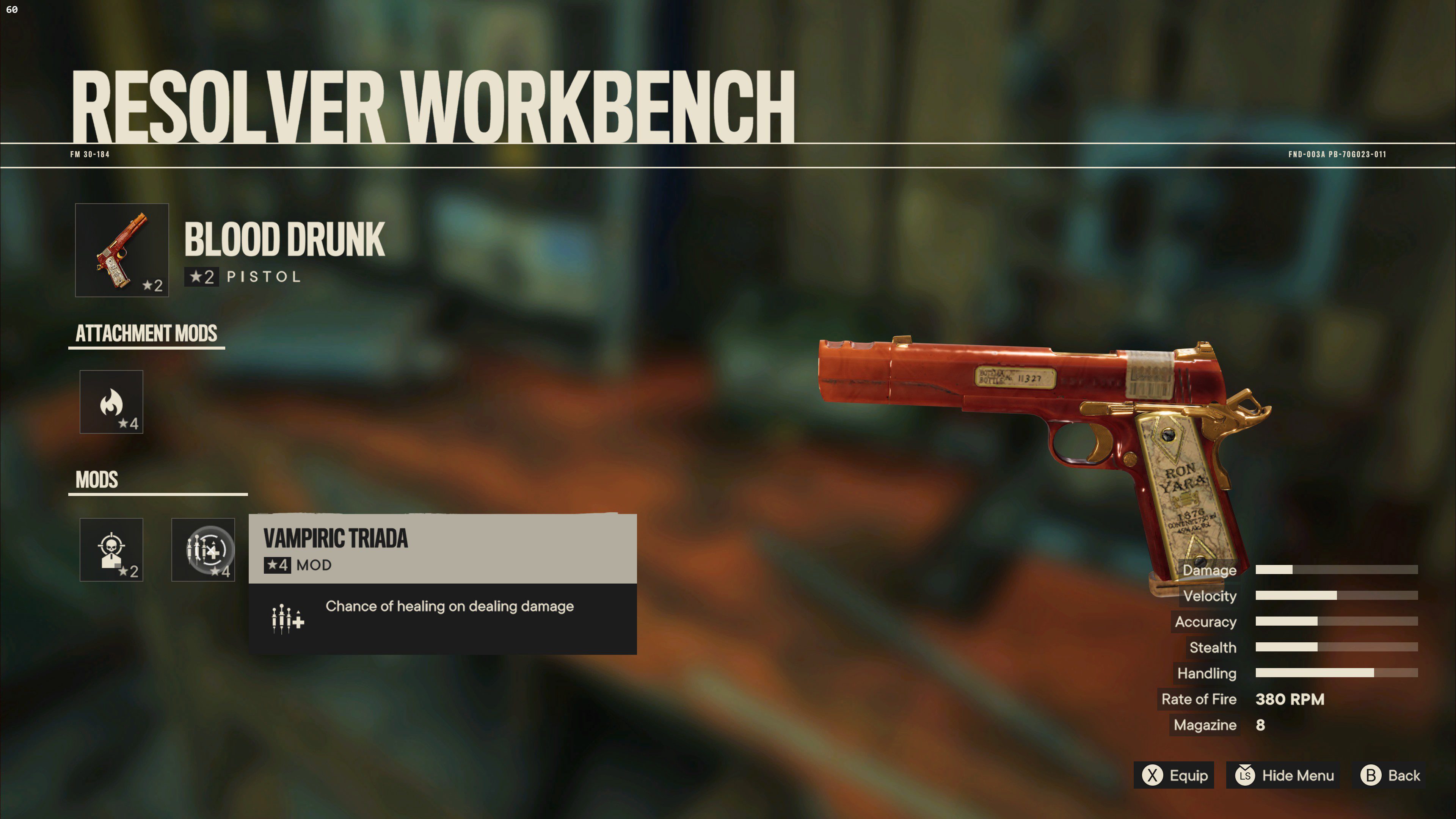1456x819 pixels.
Task: Equip the selected weapon
Action: (1174, 775)
